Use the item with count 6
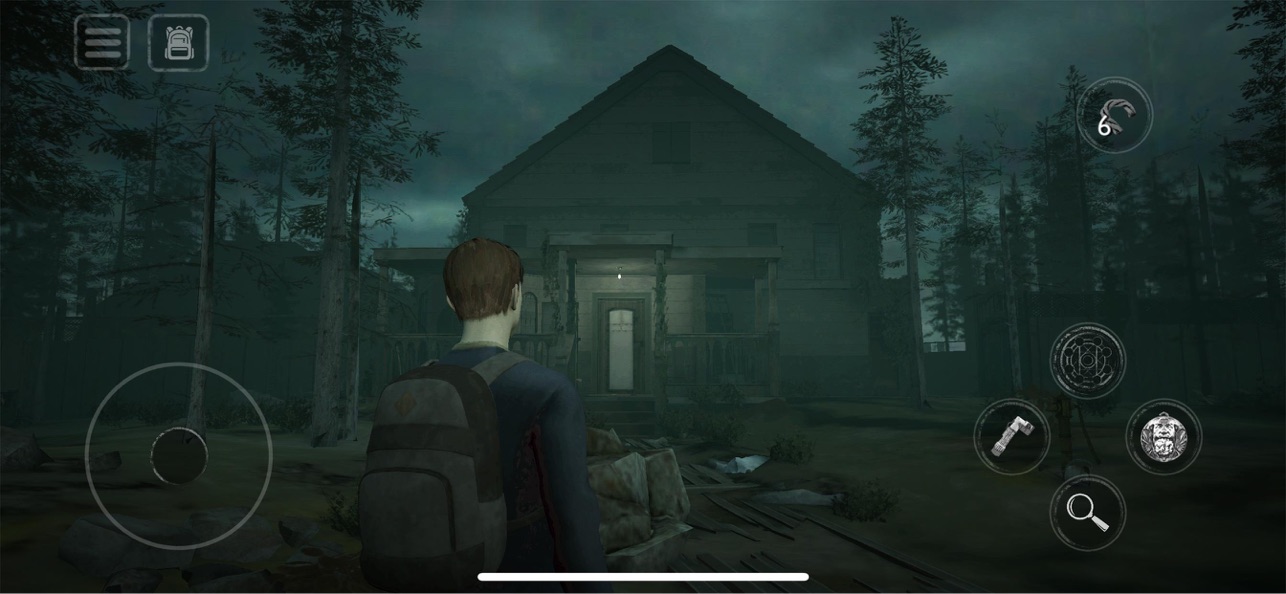 (x=1114, y=116)
